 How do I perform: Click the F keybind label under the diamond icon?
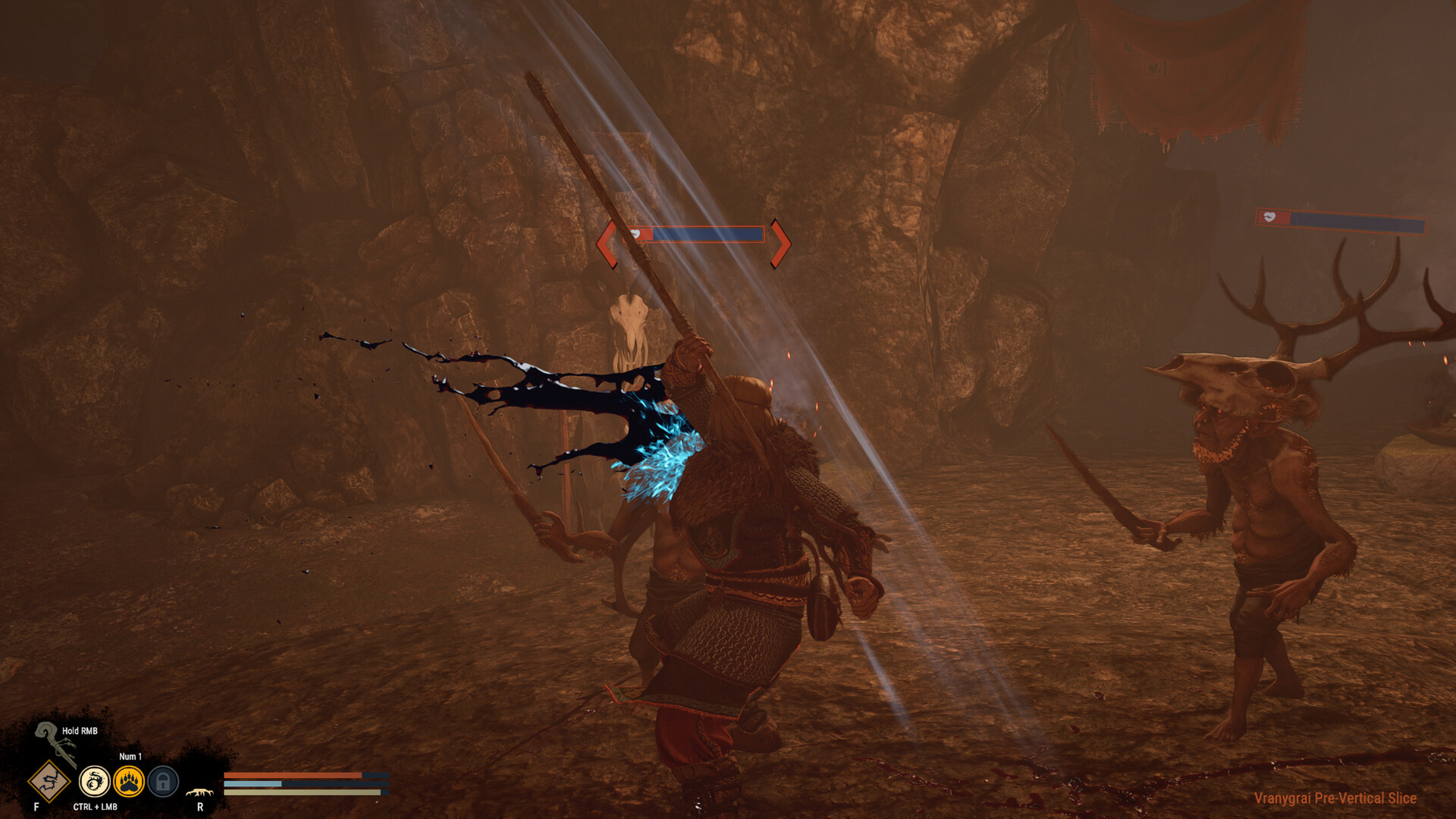36,805
